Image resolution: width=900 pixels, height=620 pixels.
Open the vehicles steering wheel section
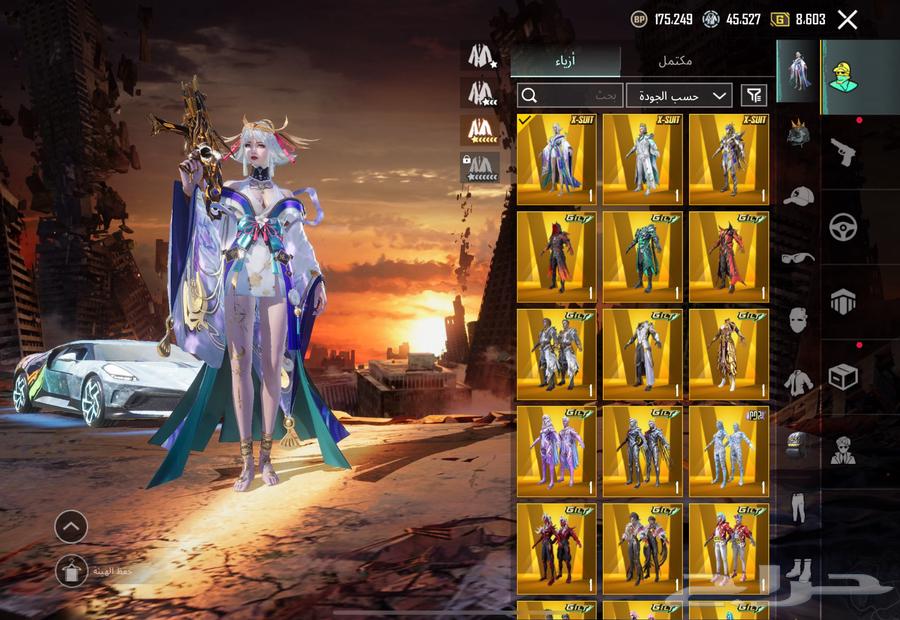pyautogui.click(x=844, y=227)
